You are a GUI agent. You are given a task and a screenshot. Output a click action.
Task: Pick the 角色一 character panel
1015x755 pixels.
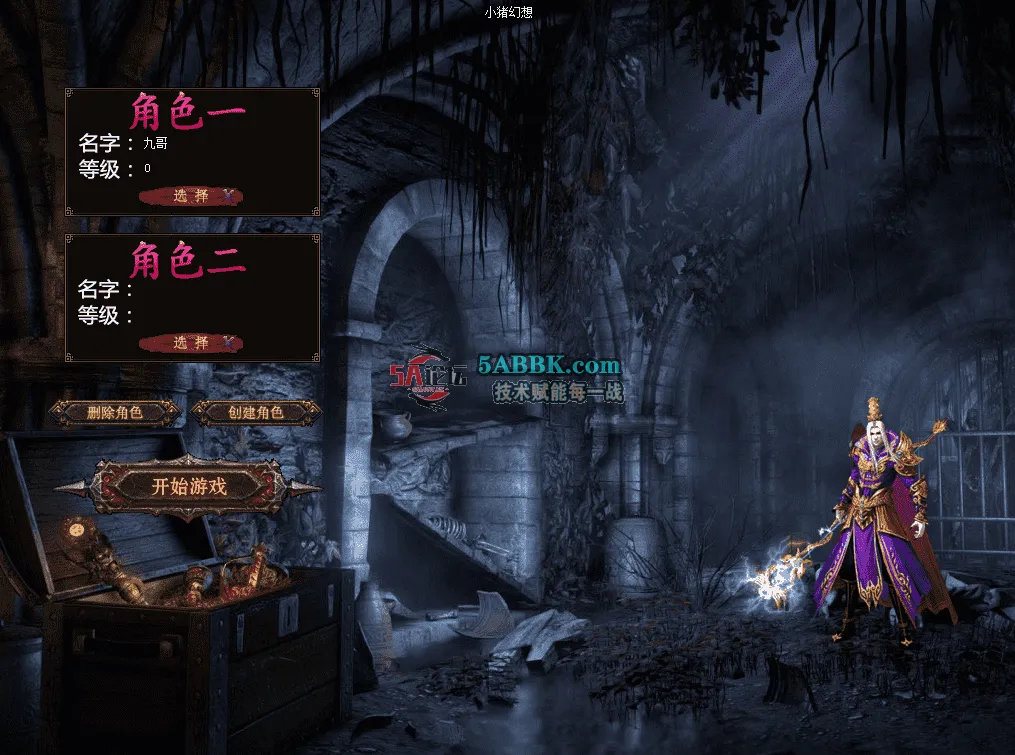point(192,151)
